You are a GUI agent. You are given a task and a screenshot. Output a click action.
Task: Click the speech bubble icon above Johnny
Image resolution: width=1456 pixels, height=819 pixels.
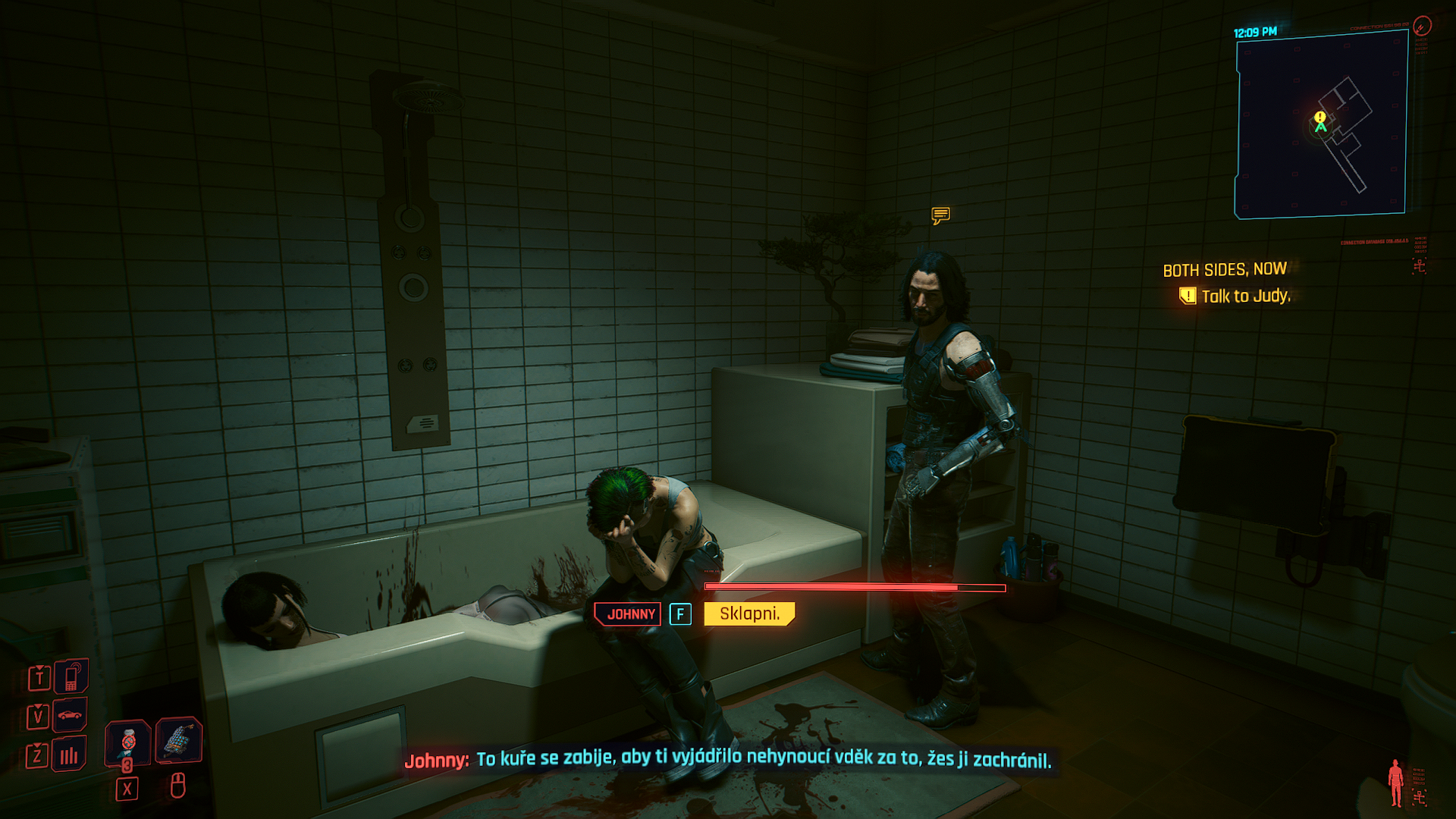940,215
